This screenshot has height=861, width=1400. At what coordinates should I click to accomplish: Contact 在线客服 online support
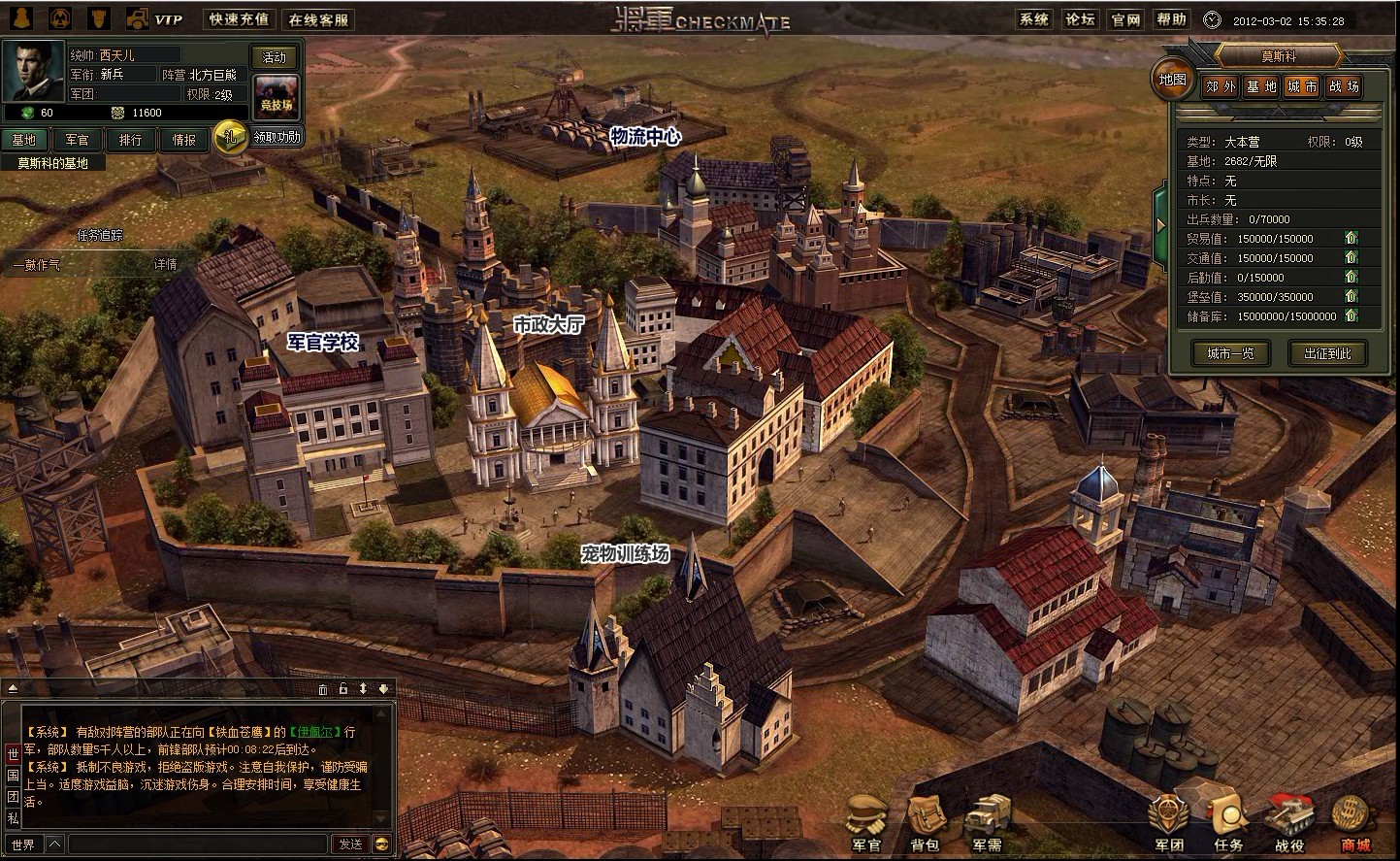[319, 19]
